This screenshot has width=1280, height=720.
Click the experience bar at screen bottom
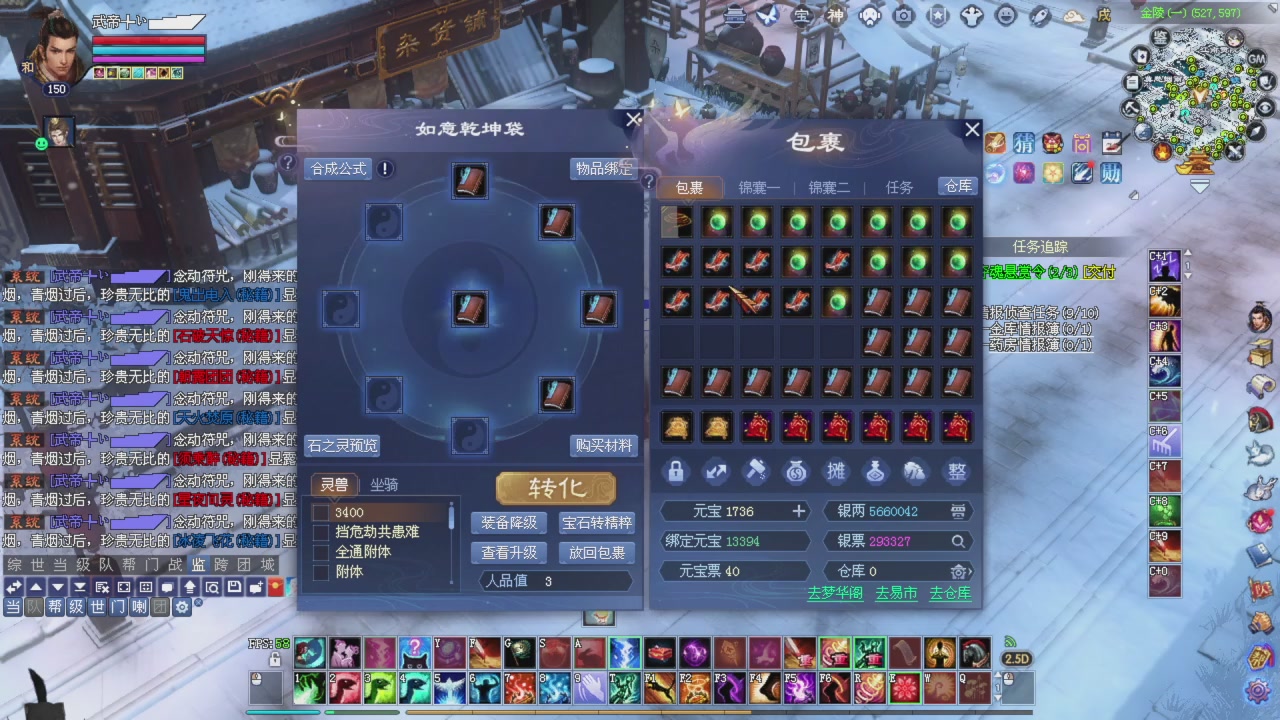pos(640,712)
